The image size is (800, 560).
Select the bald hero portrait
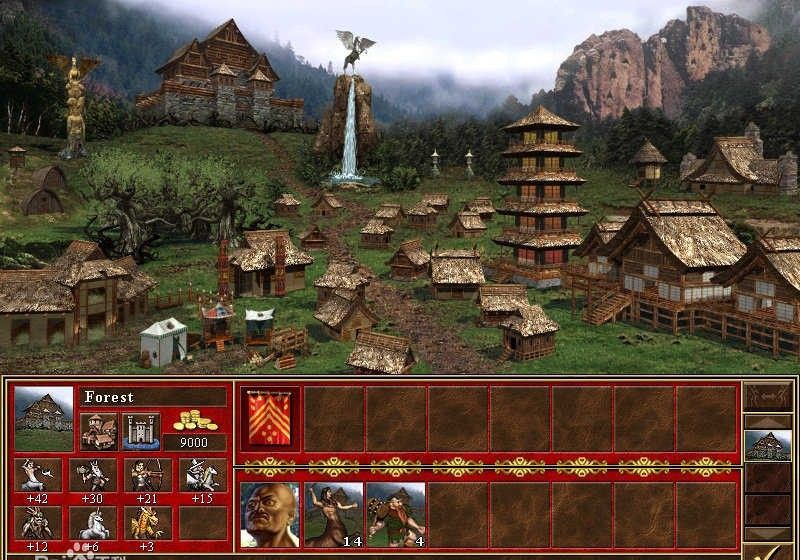click(270, 515)
